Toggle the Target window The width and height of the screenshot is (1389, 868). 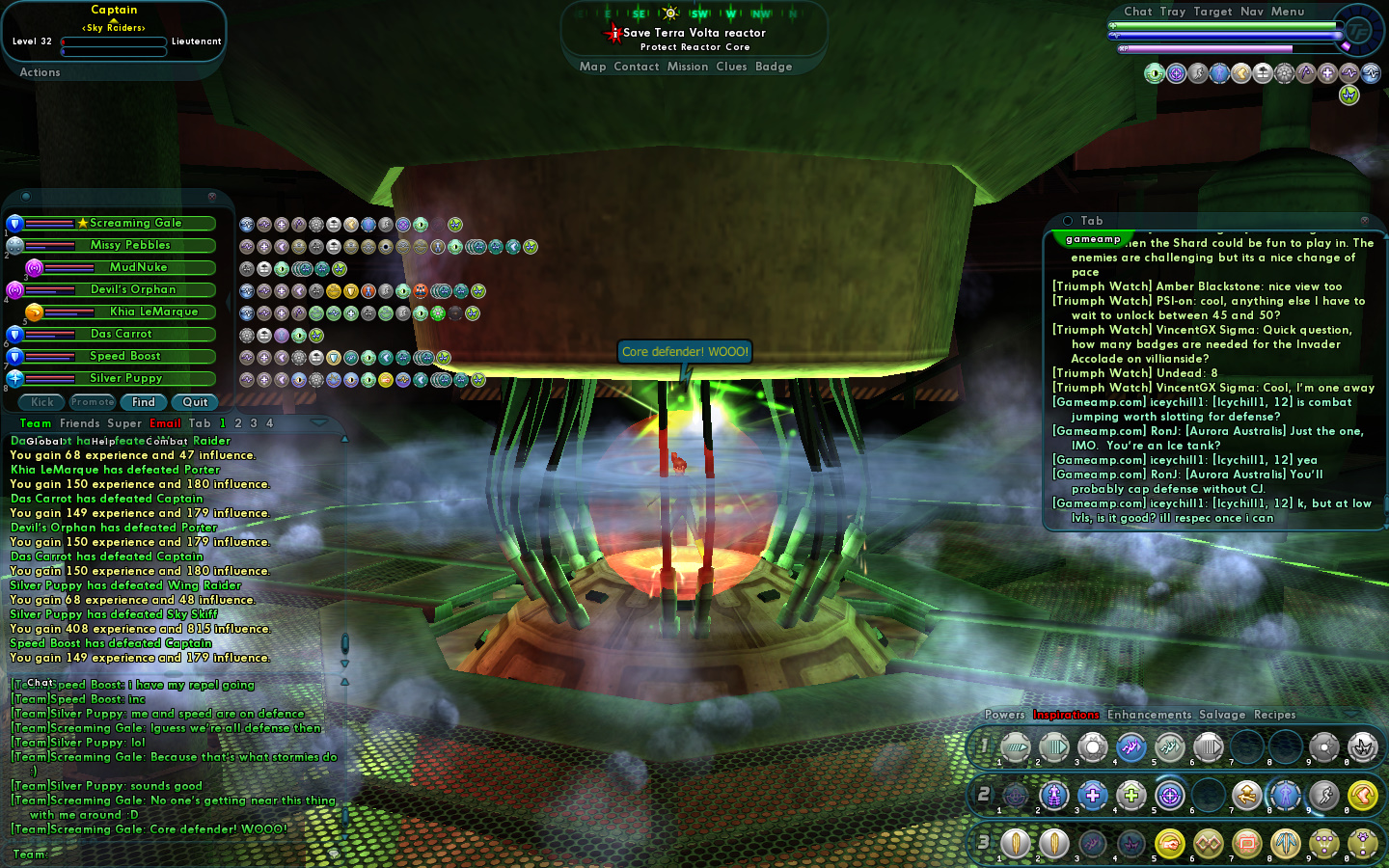click(1212, 12)
